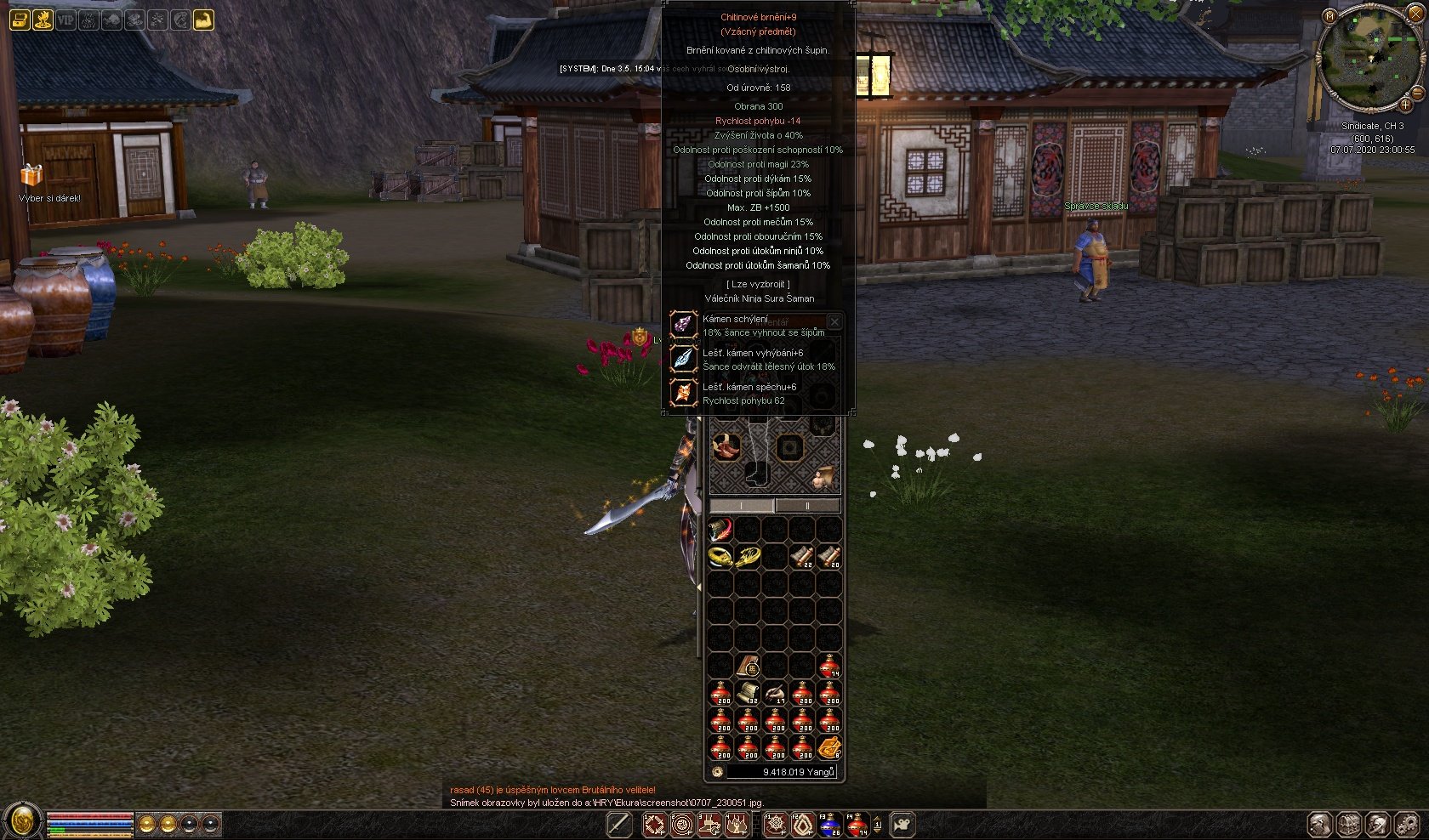Select the scroll stack of 22
Screen dimensions: 1429x840
tap(802, 557)
